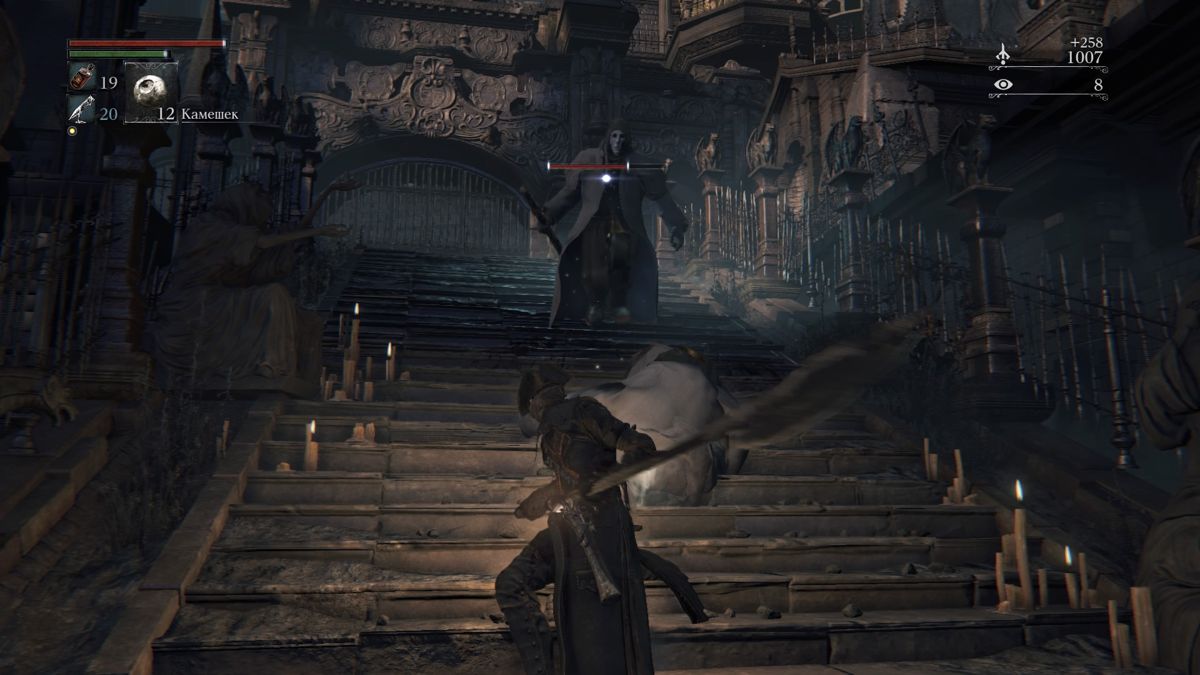The width and height of the screenshot is (1200, 675).
Task: Click the Blood Echoes rune icon
Action: [1002, 54]
